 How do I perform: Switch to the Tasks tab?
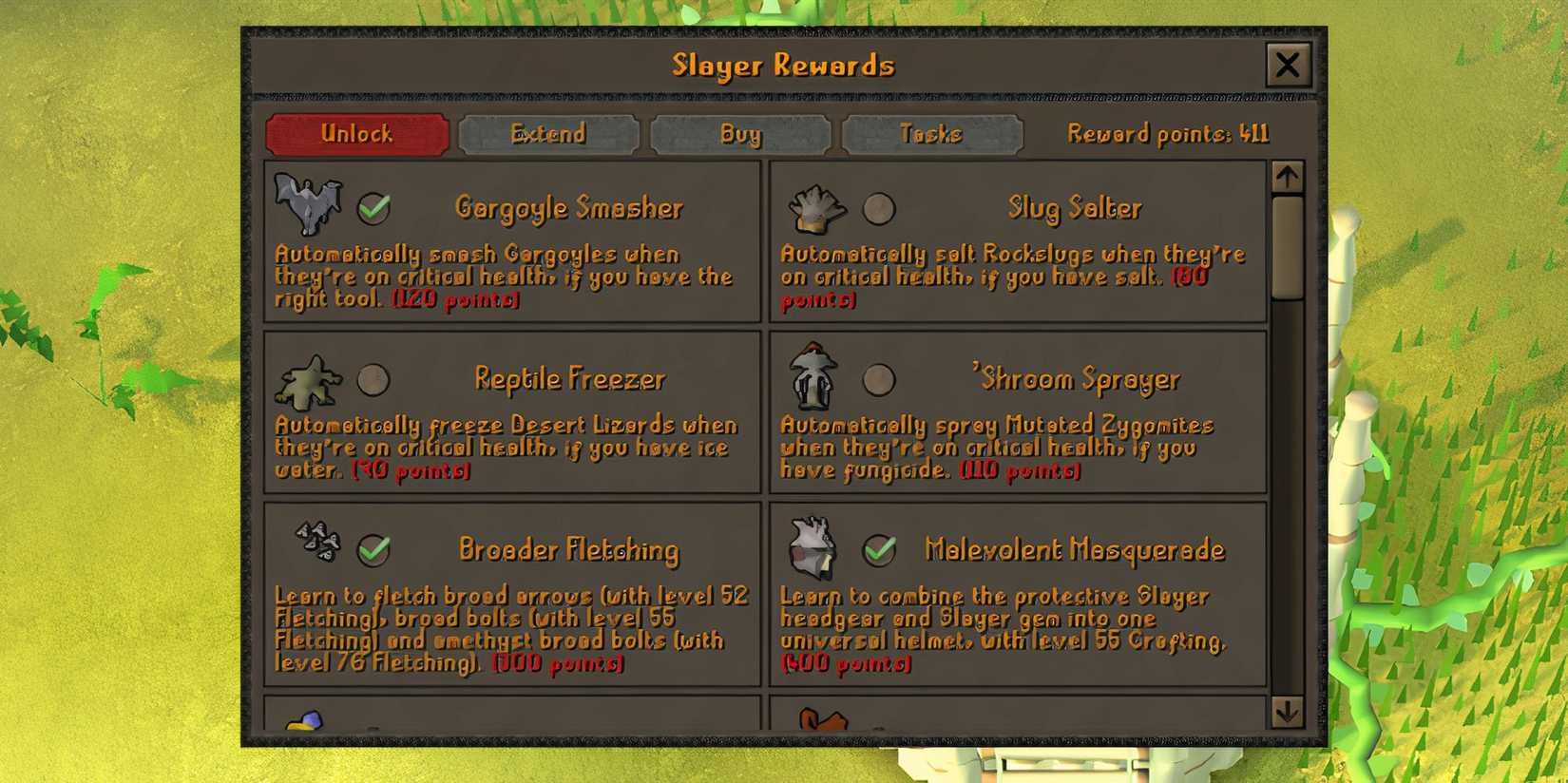tap(931, 134)
